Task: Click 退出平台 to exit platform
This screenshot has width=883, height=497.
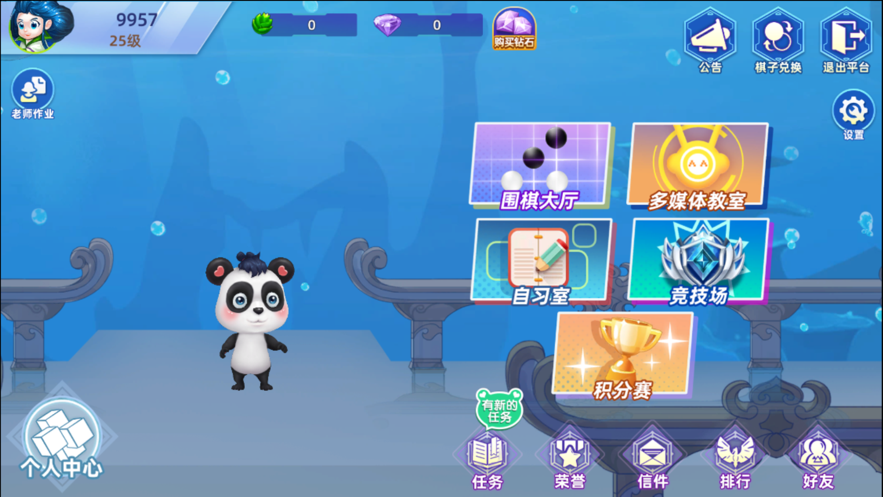Action: tap(846, 40)
